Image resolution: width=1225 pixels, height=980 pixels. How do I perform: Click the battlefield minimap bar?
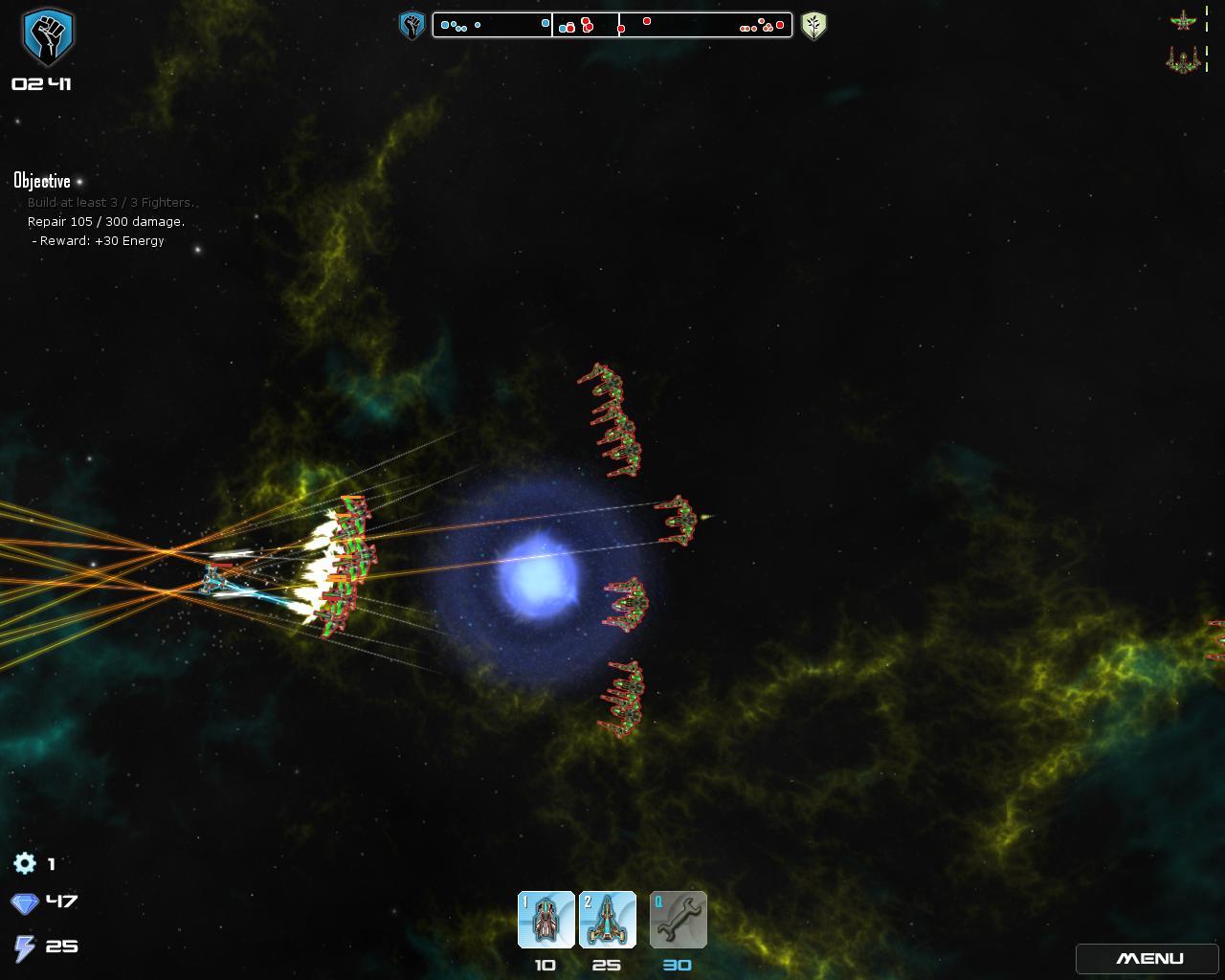(612, 25)
